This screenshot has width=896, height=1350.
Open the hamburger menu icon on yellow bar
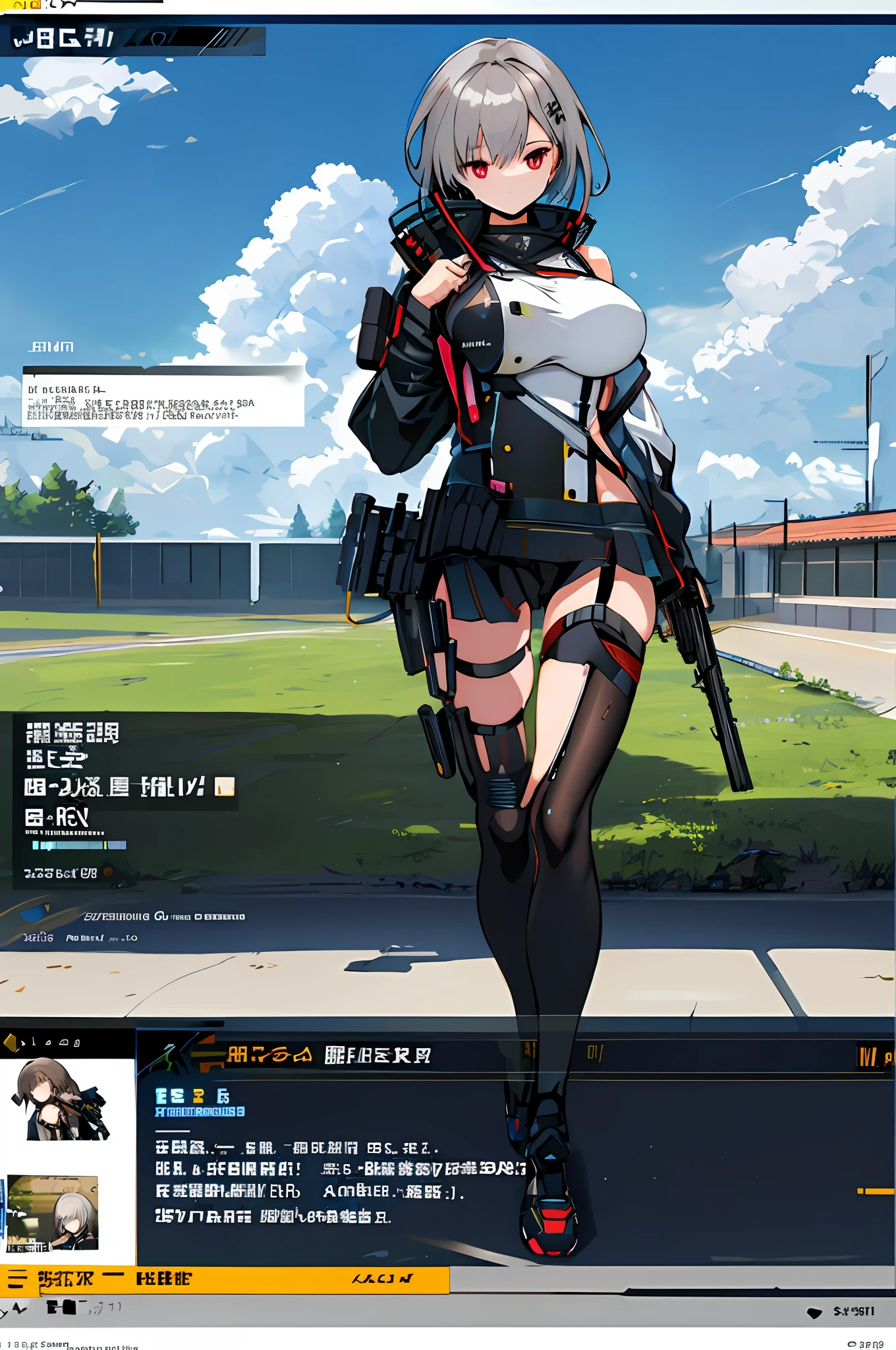pos(17,1279)
